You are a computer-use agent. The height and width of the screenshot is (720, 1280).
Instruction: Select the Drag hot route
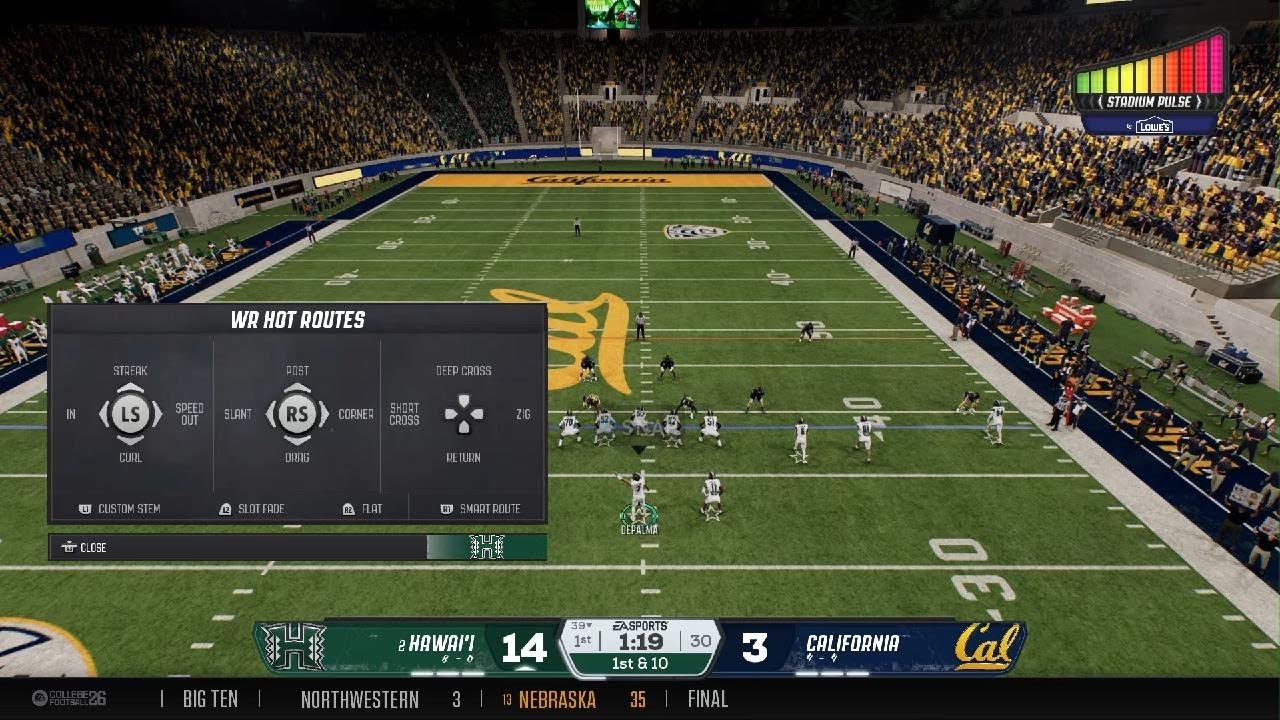pos(297,458)
